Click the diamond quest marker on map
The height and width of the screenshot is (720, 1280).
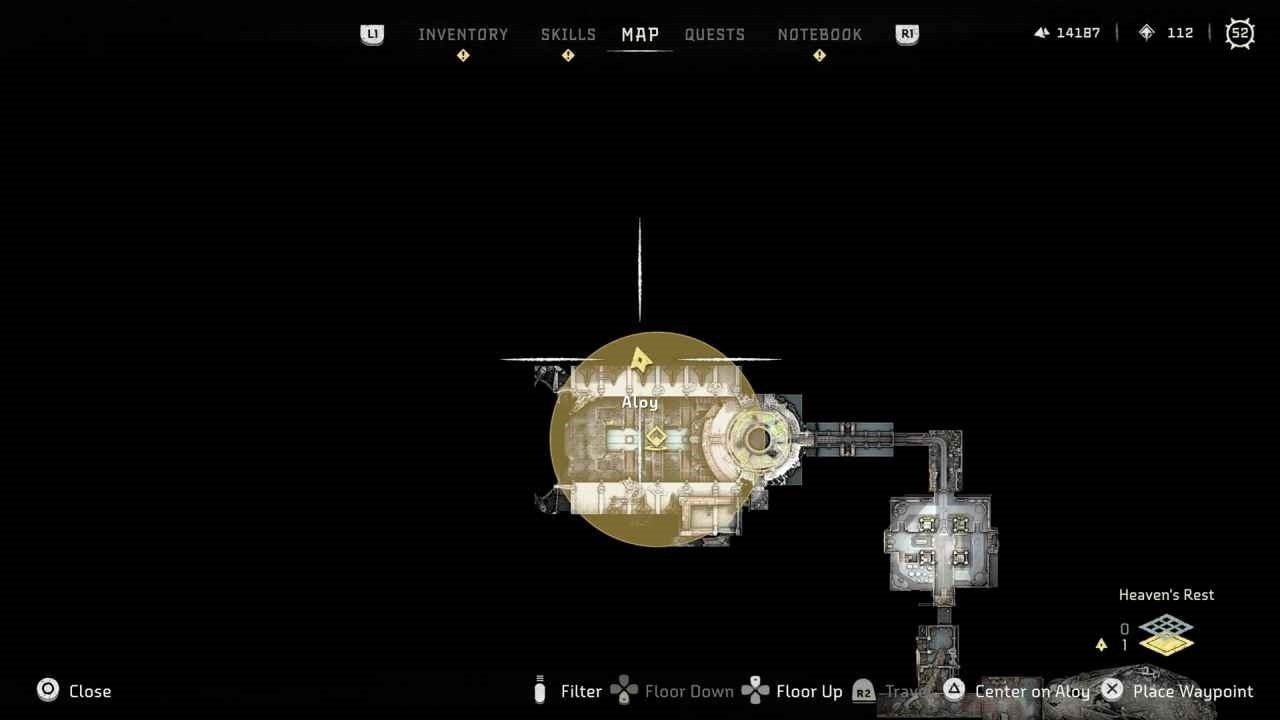[655, 438]
